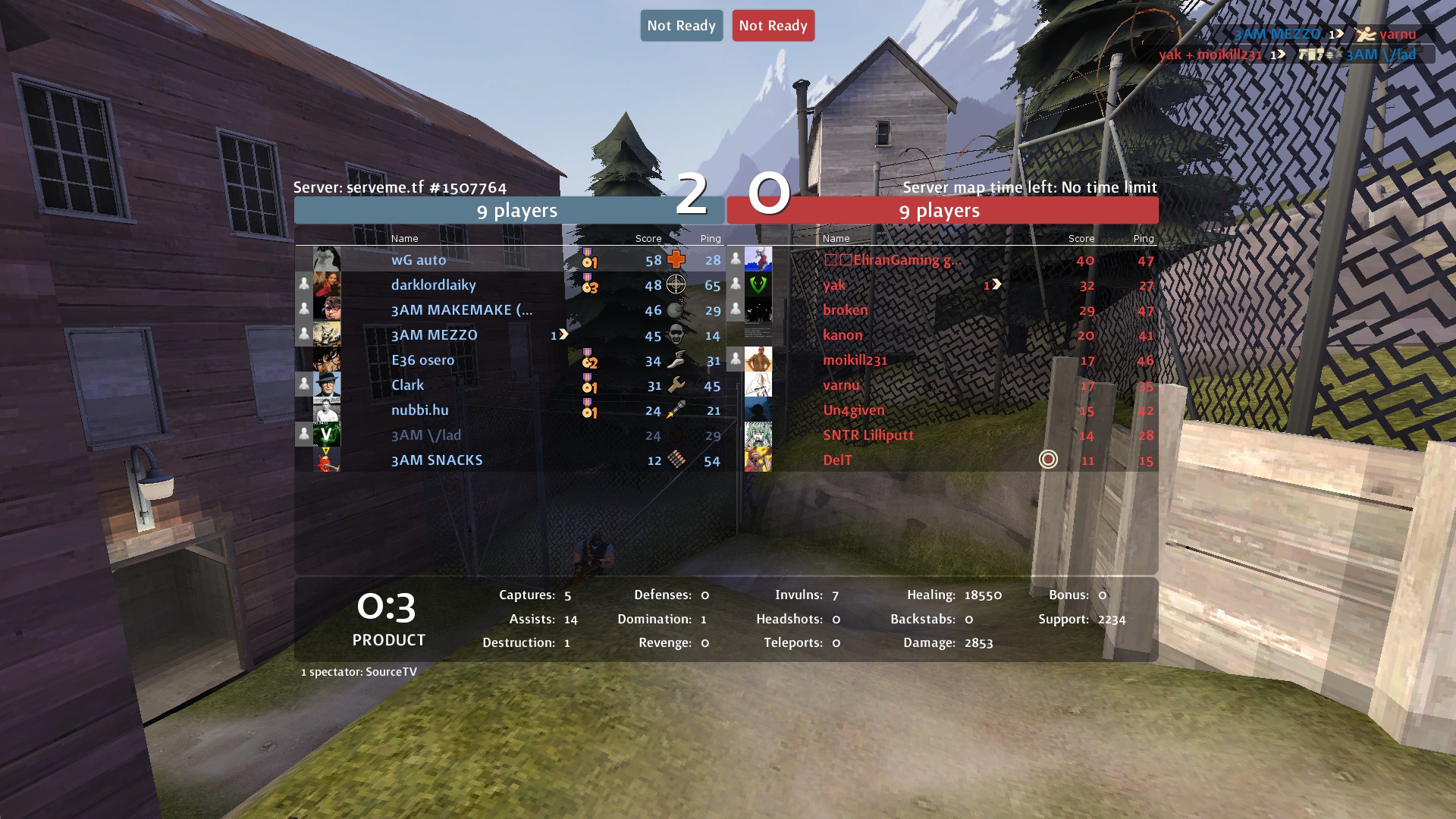Screen dimensions: 1456x819
Task: Click on varnu's red team entry
Action: pos(841,385)
